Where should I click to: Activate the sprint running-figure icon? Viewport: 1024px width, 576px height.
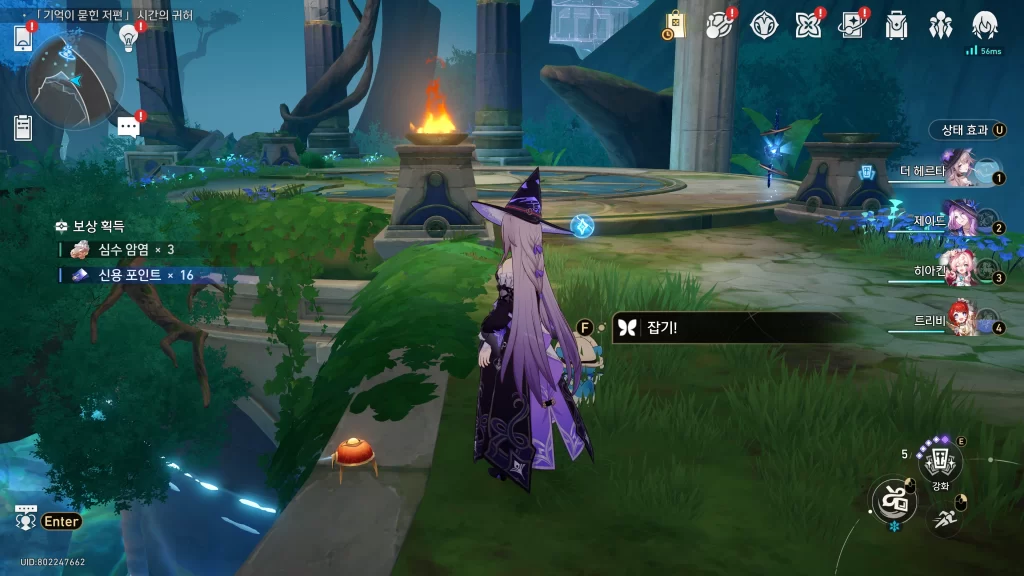pyautogui.click(x=944, y=518)
